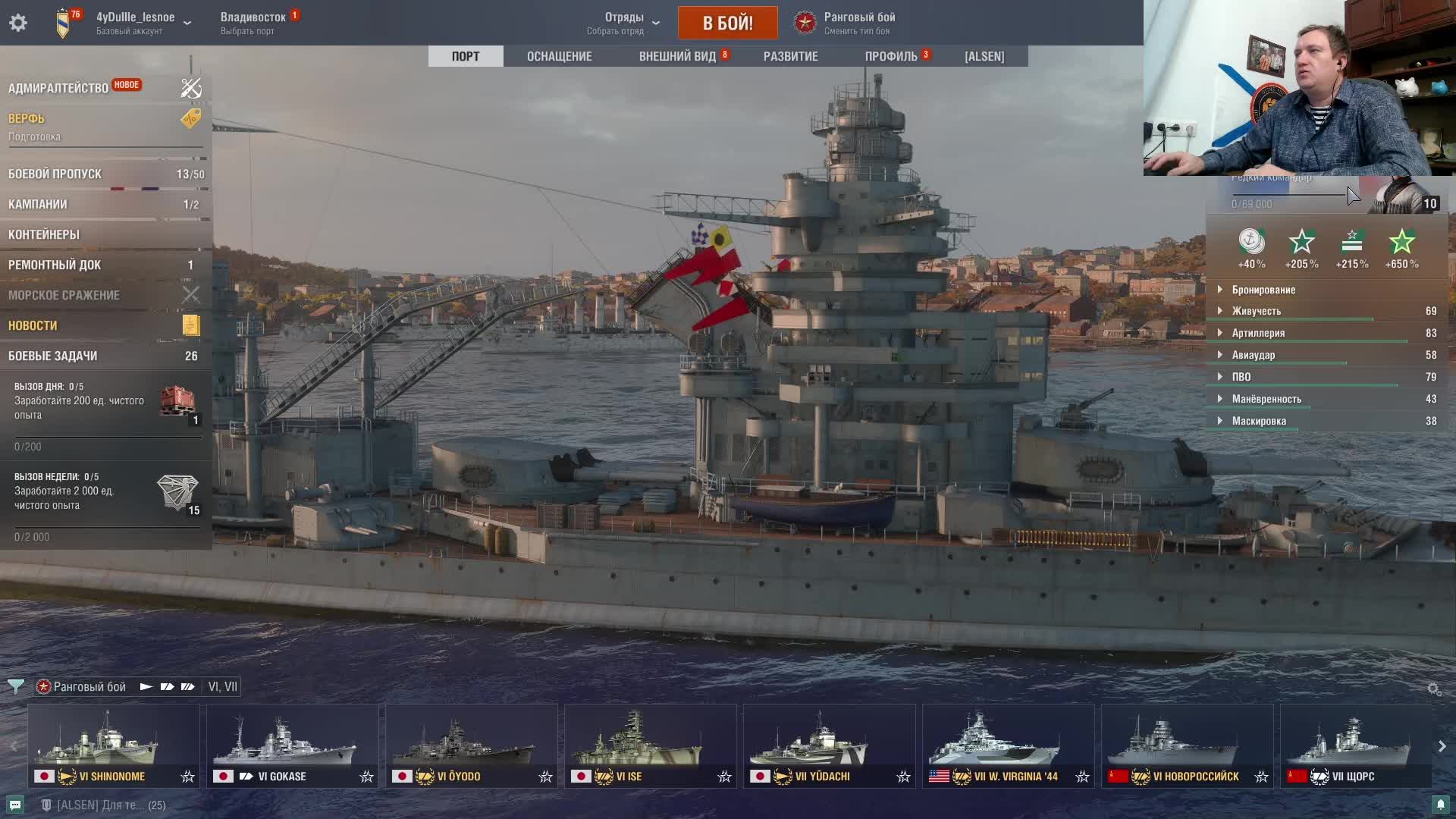
Task: Mark VI Ise as favourite with star
Action: (725, 777)
